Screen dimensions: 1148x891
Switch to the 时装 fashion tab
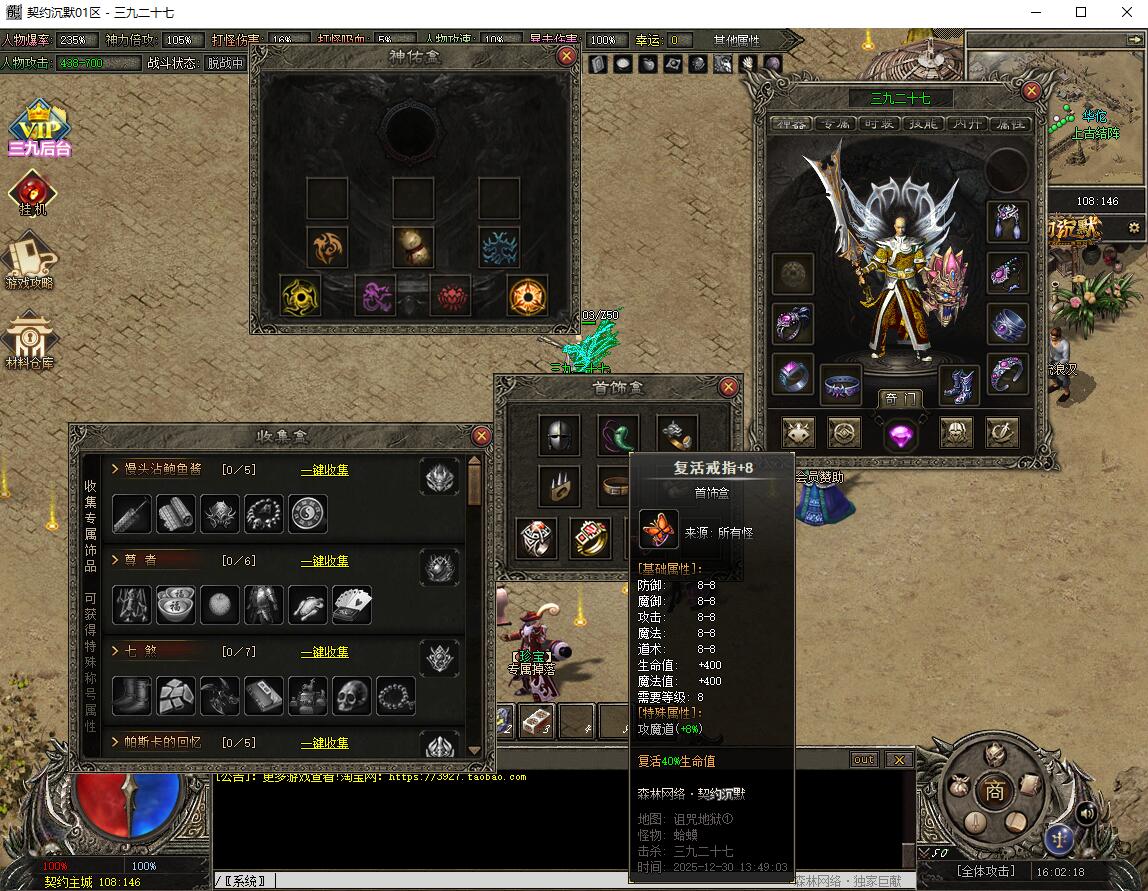click(880, 124)
